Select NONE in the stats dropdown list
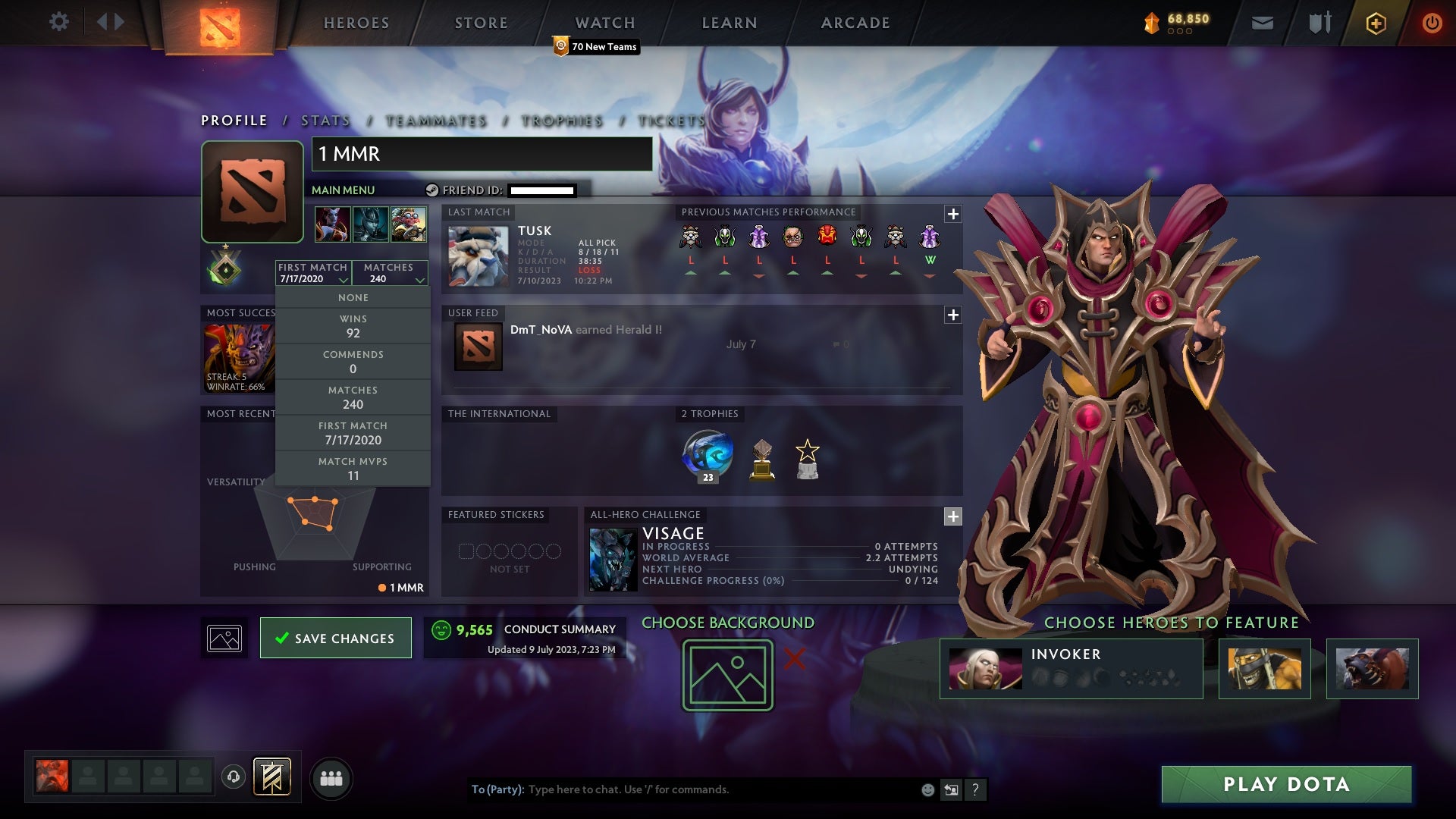Image resolution: width=1456 pixels, height=819 pixels. point(353,297)
